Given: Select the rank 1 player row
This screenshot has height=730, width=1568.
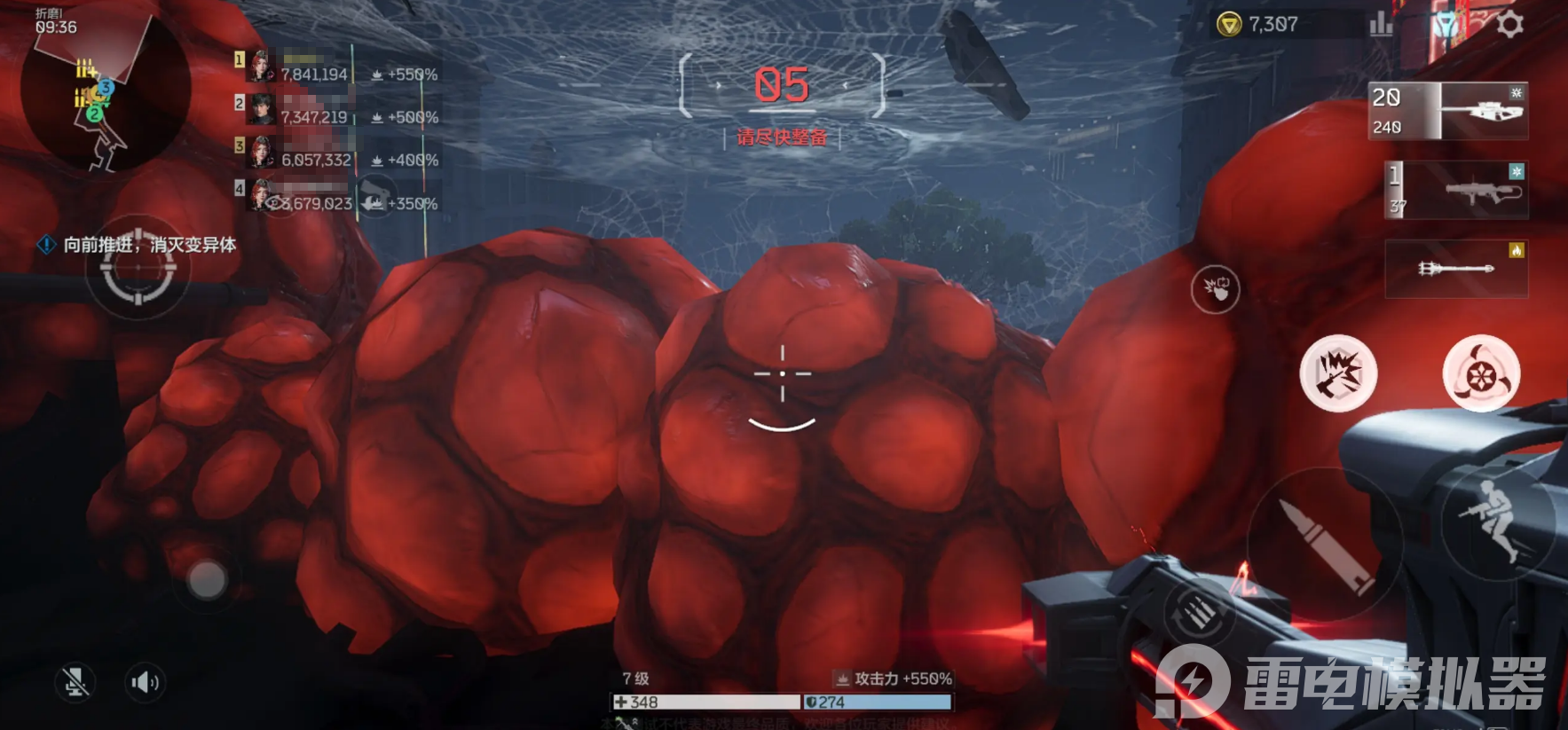Looking at the screenshot, I should click(337, 69).
